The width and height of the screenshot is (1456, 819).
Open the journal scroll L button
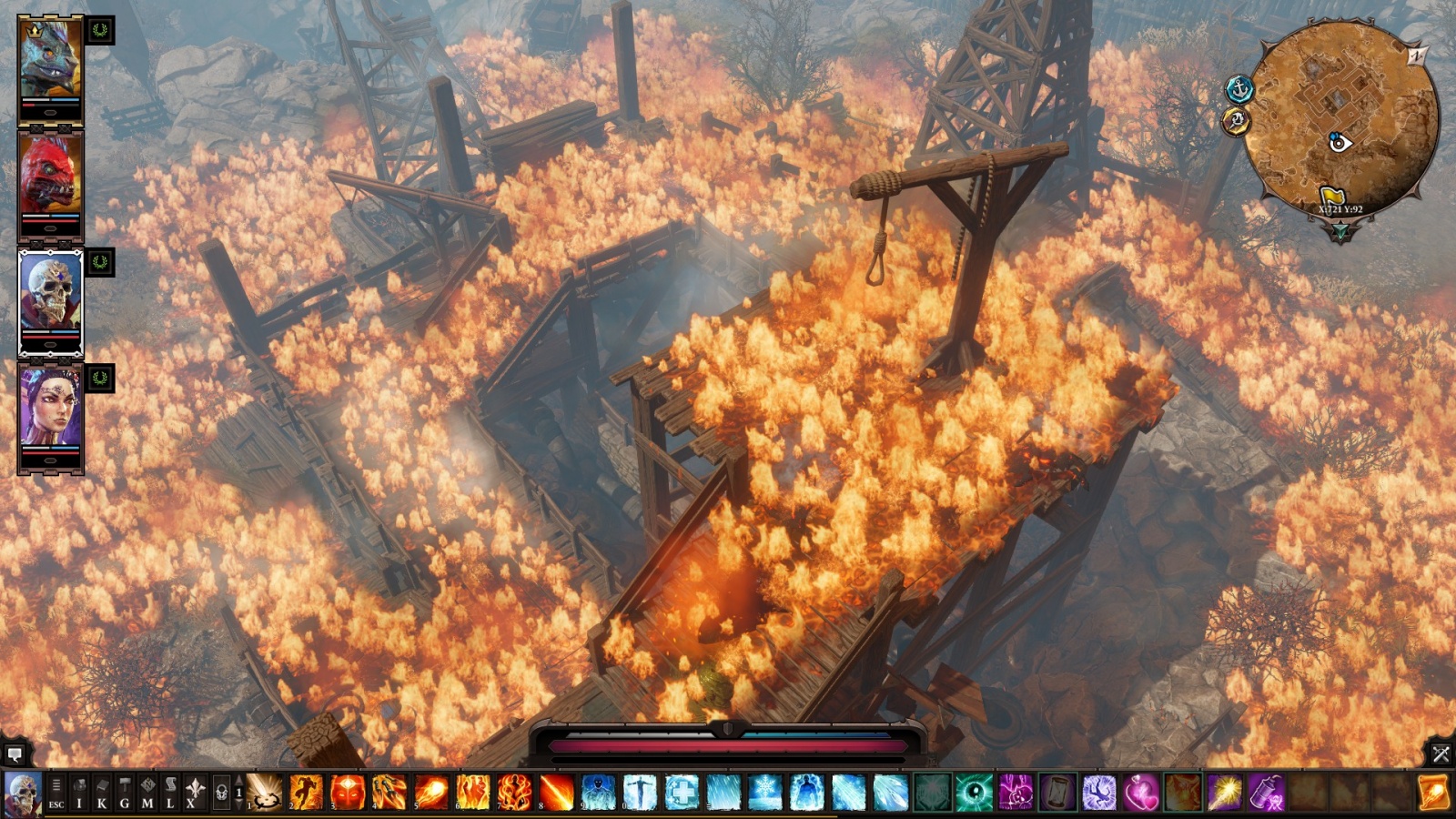(x=170, y=793)
